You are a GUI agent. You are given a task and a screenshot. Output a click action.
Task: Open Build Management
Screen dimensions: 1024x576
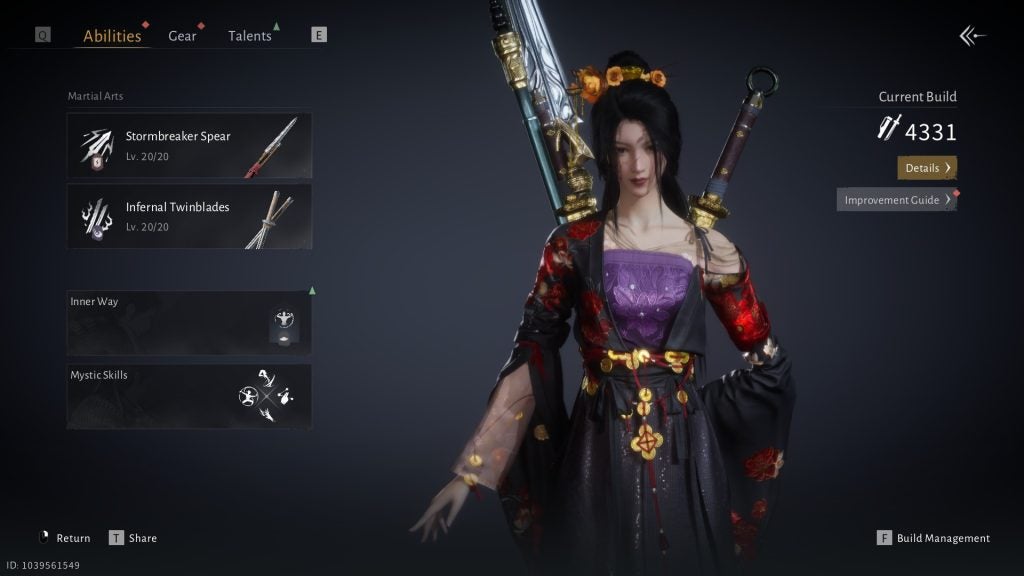[934, 538]
